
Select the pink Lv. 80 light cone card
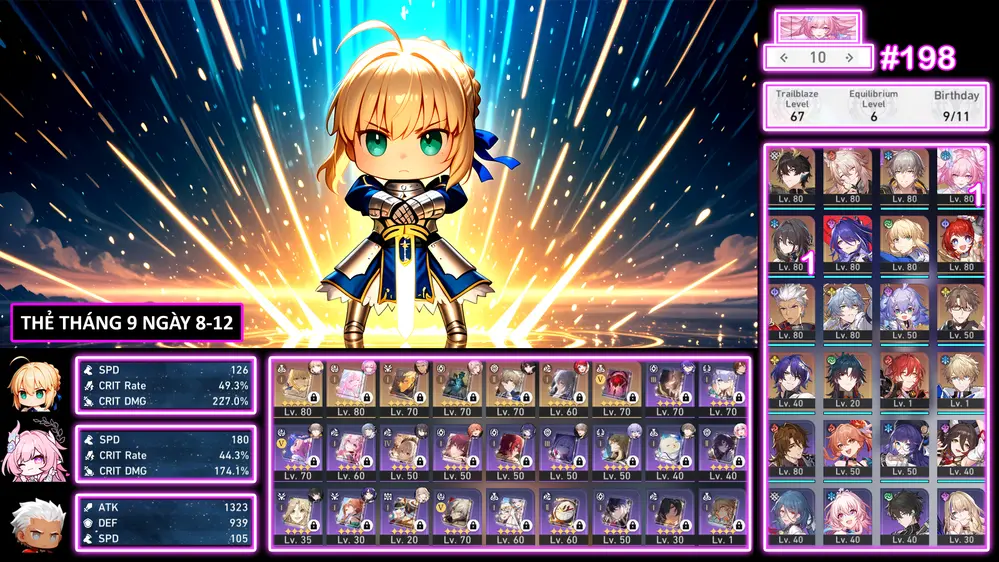click(352, 388)
